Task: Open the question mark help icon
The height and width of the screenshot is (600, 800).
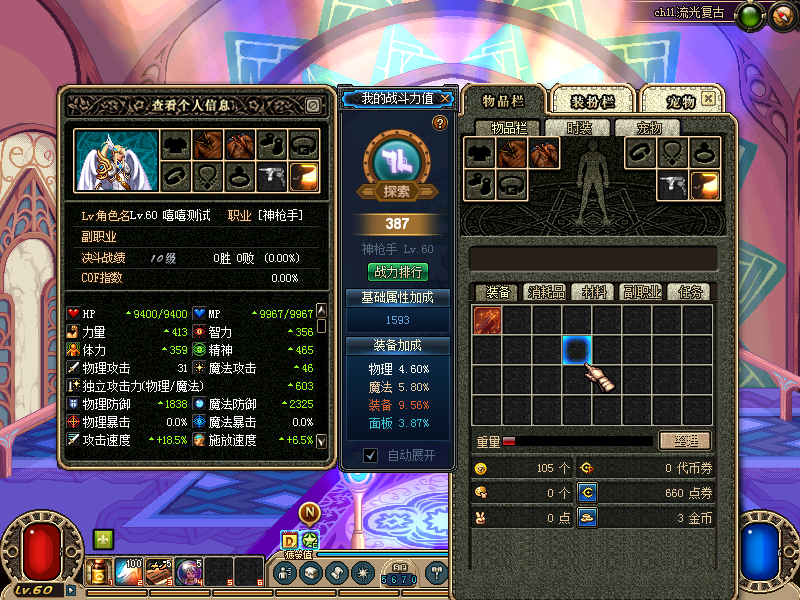Action: (x=439, y=123)
